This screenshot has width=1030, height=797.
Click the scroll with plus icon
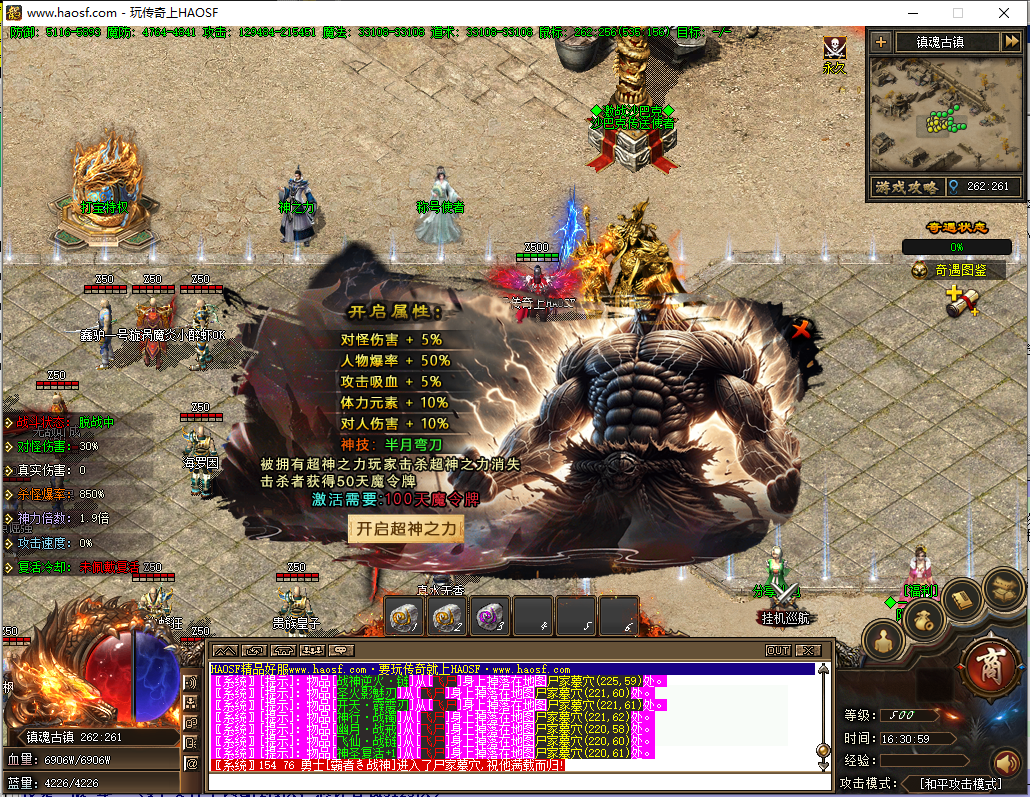pos(960,301)
